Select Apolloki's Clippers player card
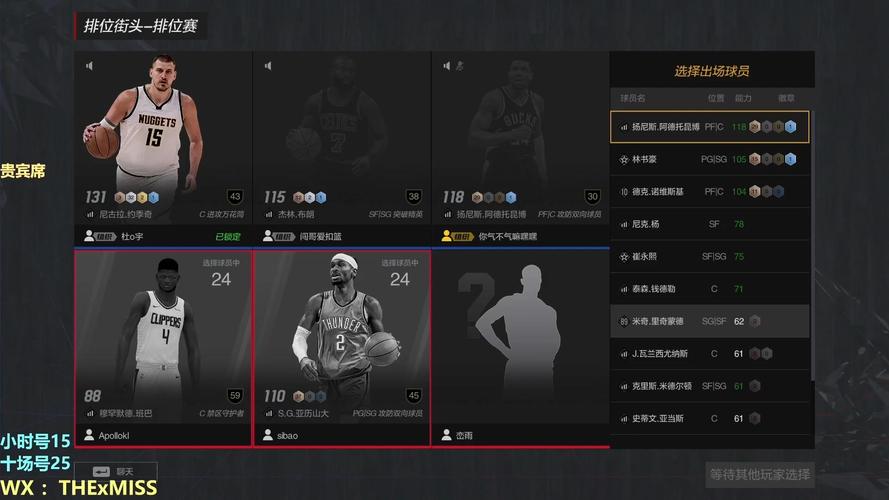Viewport: 889px width, 500px height. click(163, 340)
